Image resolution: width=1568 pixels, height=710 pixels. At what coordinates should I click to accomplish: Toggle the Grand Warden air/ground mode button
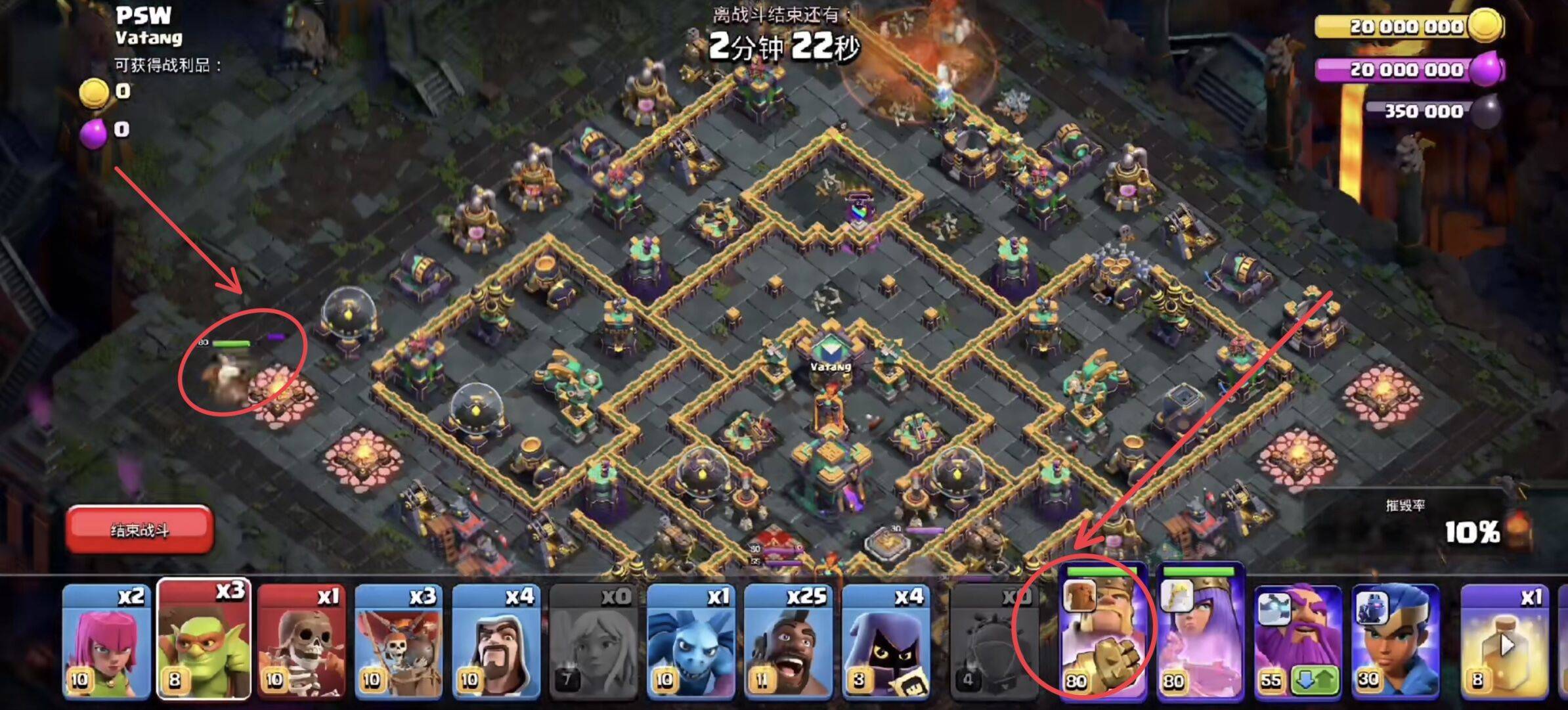[1315, 679]
